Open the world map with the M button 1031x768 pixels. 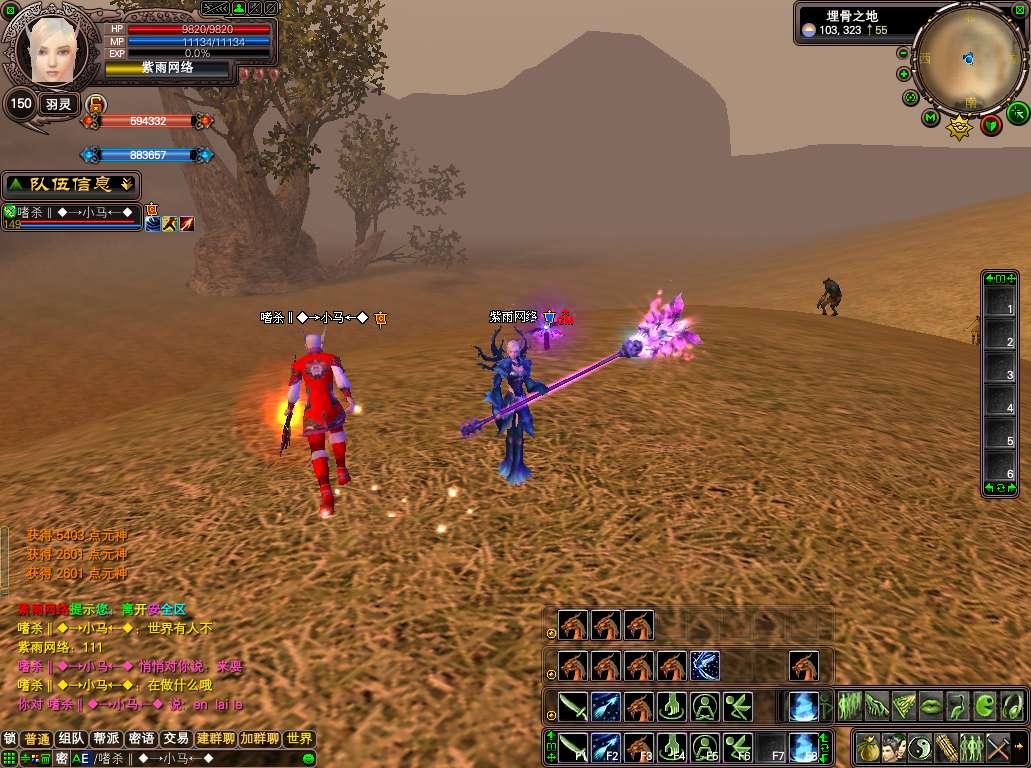point(931,118)
